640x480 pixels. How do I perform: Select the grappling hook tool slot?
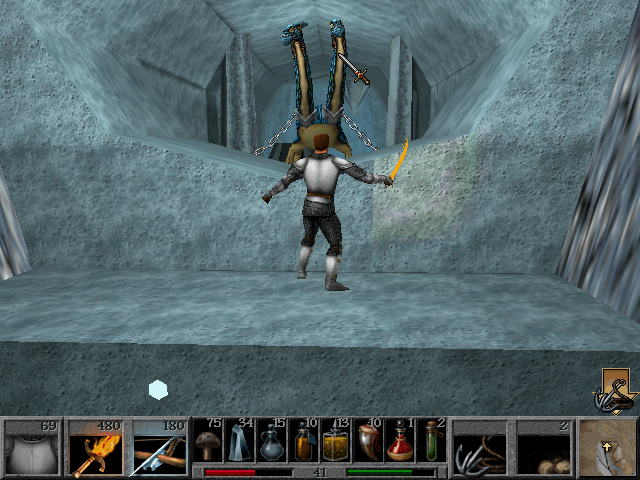pos(480,448)
